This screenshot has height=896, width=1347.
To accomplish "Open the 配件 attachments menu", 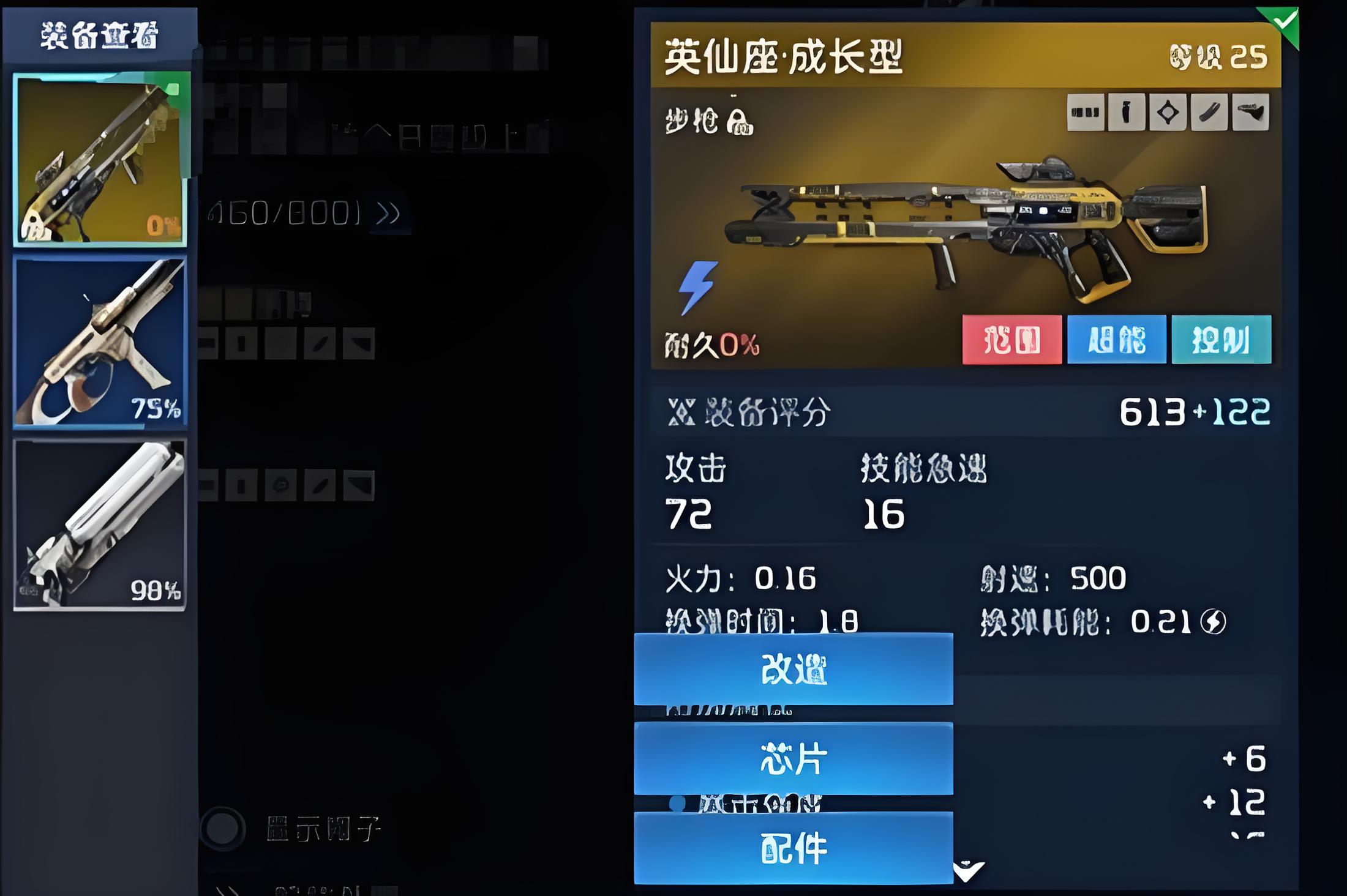I will [x=793, y=848].
